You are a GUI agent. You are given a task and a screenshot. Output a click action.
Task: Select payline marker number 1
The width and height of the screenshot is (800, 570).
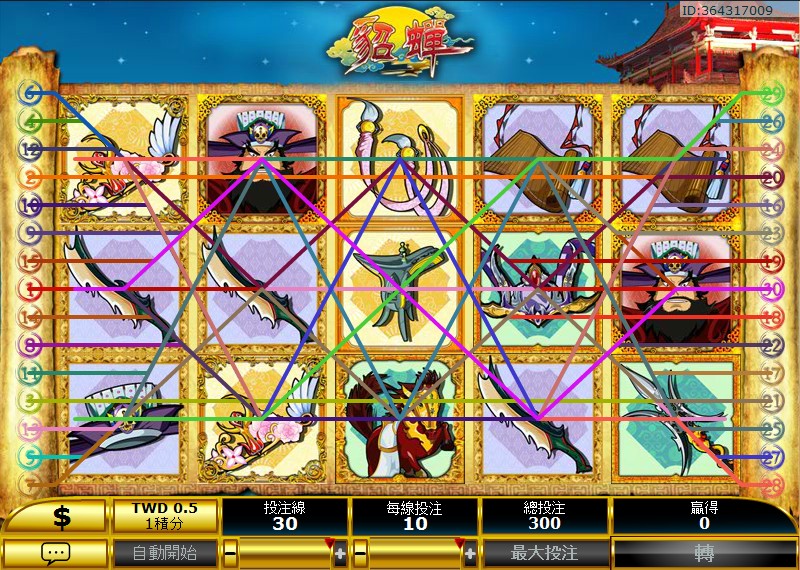click(x=32, y=290)
